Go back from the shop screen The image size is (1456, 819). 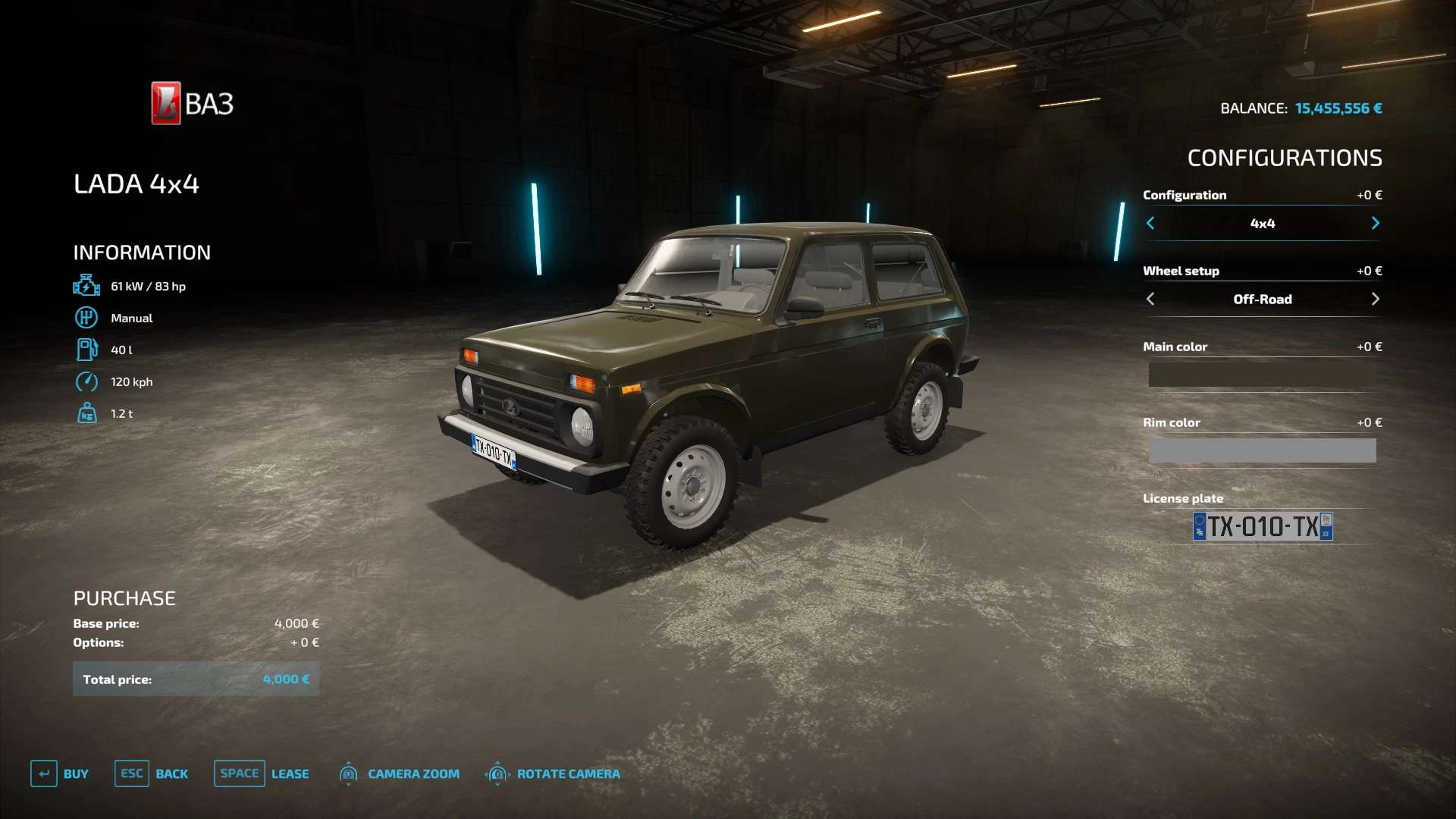[x=152, y=773]
